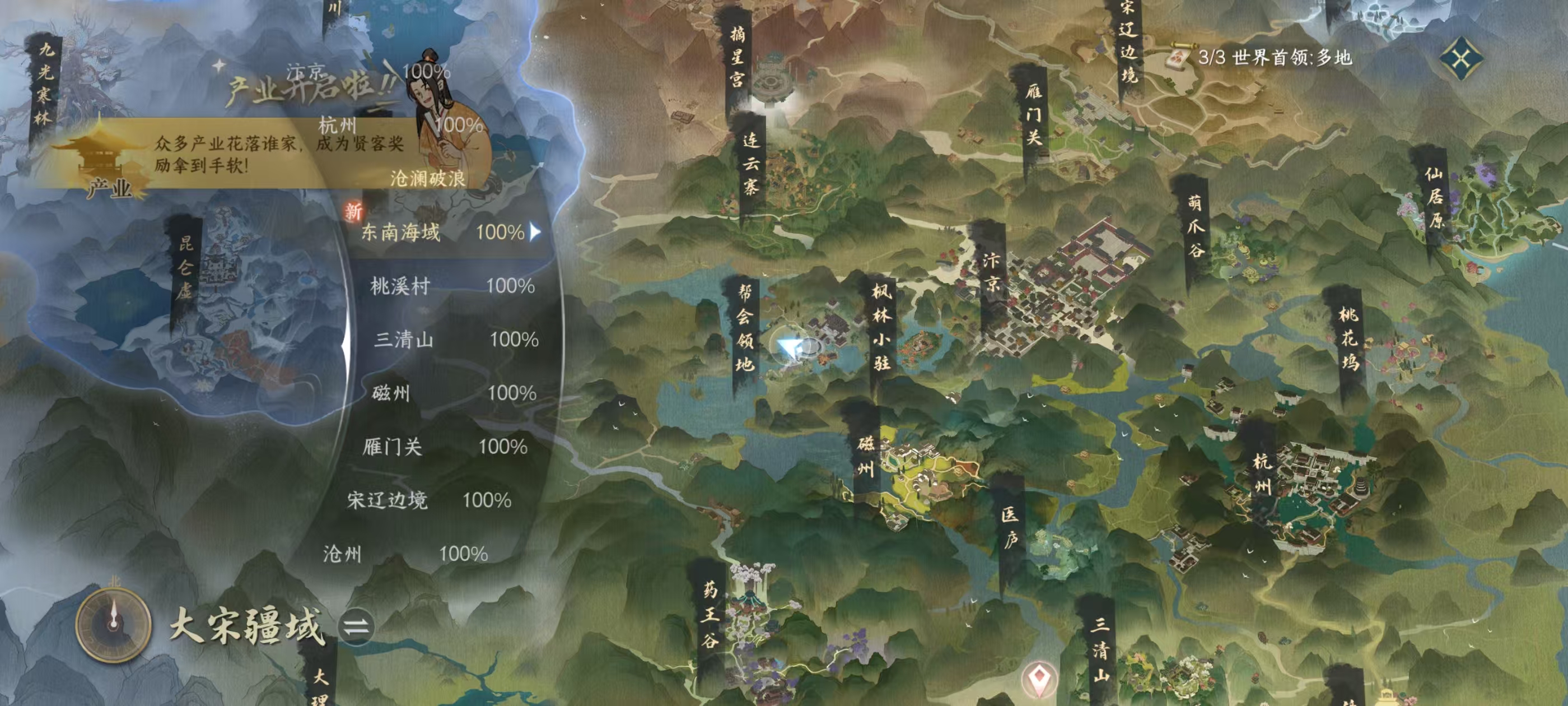This screenshot has width=1568, height=706.
Task: Choose 桃溪村 from the region list
Action: (x=450, y=286)
